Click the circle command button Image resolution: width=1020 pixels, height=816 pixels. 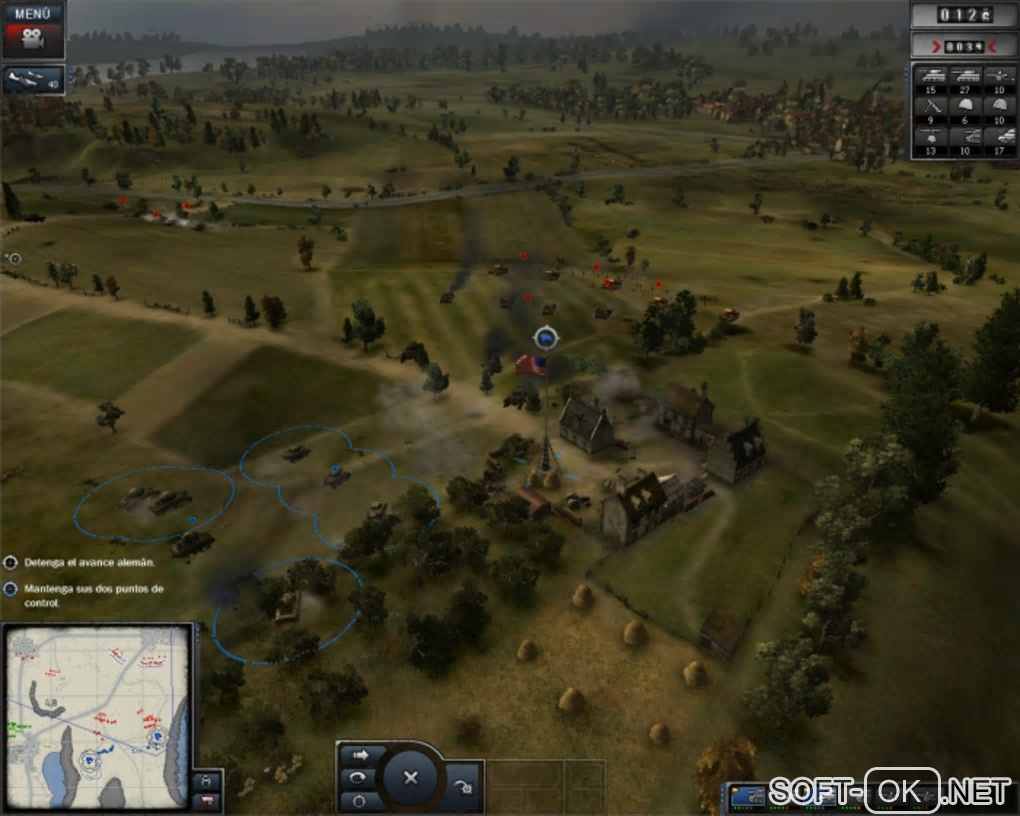[x=360, y=800]
